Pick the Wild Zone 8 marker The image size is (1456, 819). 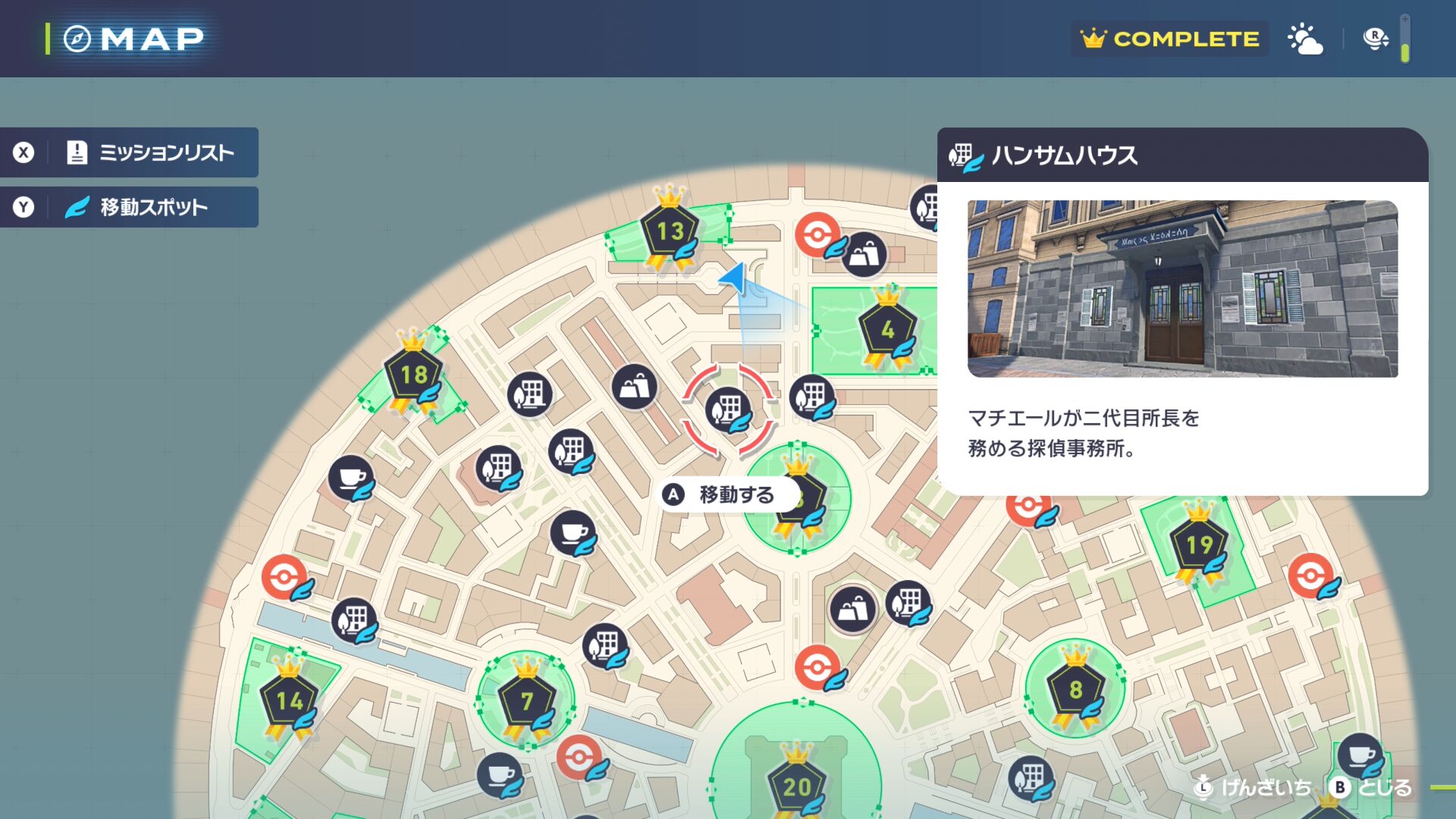click(x=1075, y=689)
